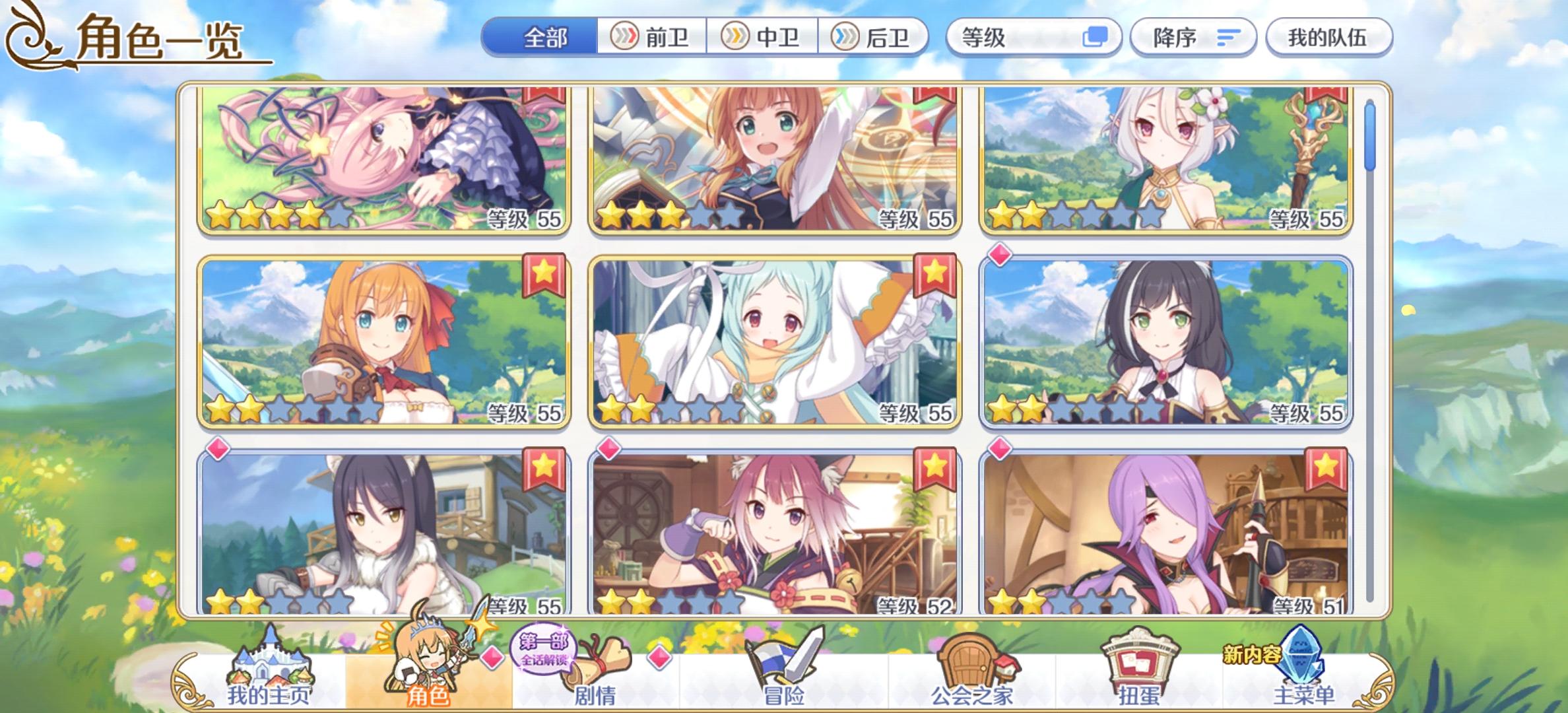Open 我的队伍 team button

click(x=1328, y=38)
